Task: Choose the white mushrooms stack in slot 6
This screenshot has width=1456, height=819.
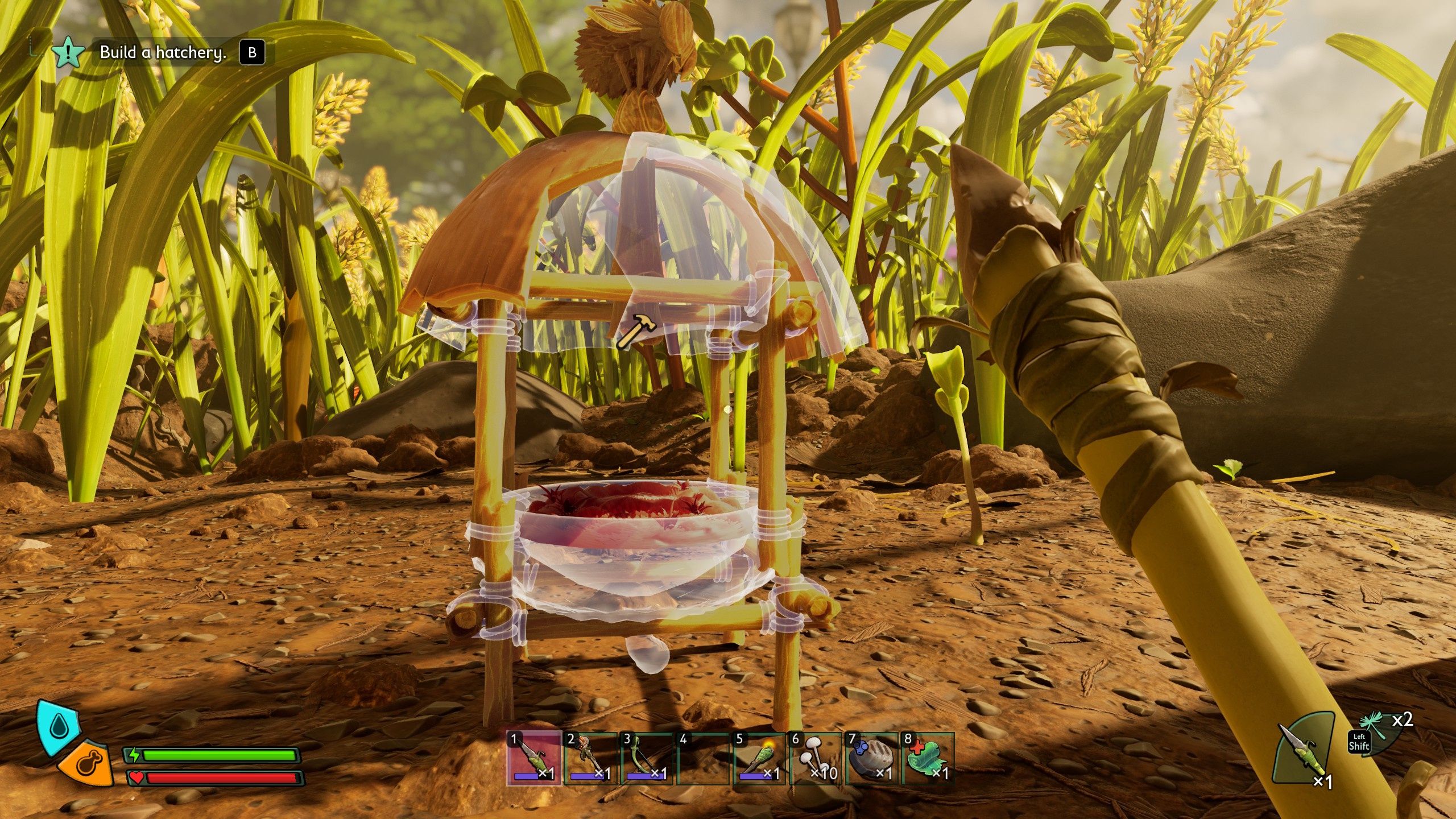Action: click(x=815, y=758)
